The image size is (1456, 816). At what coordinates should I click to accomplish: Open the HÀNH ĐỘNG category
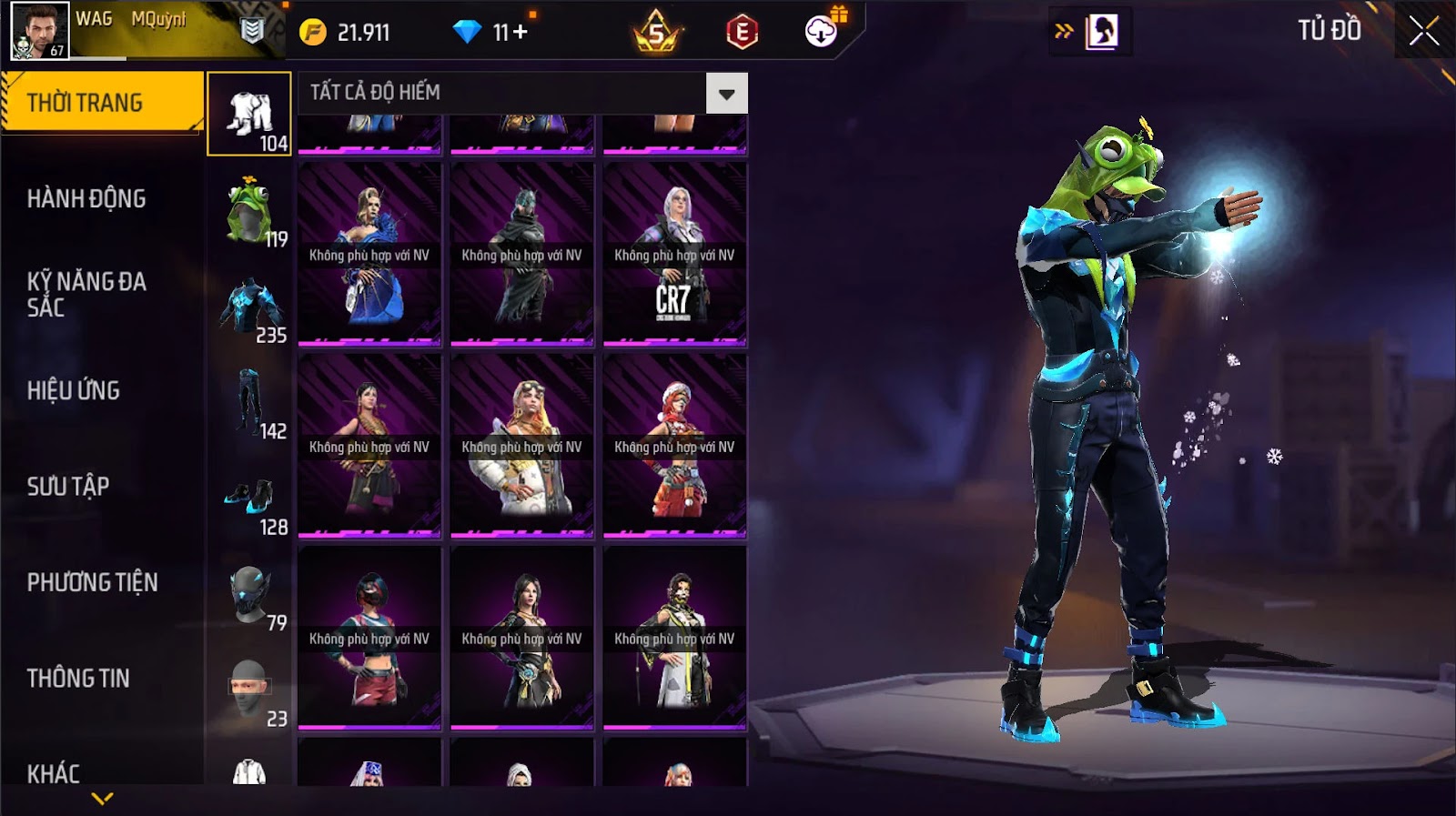pos(86,198)
